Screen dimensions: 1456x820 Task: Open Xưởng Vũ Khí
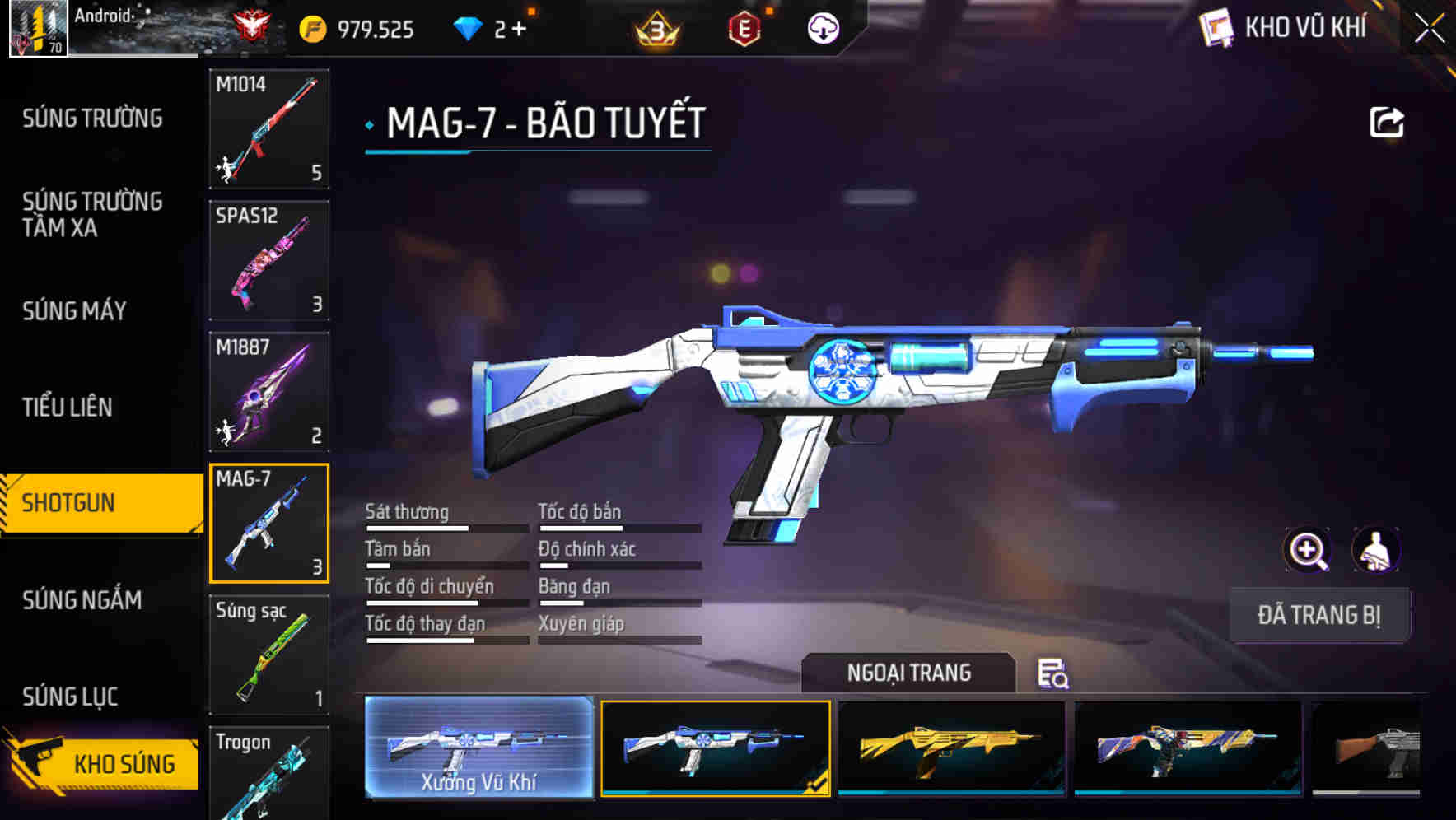point(479,751)
